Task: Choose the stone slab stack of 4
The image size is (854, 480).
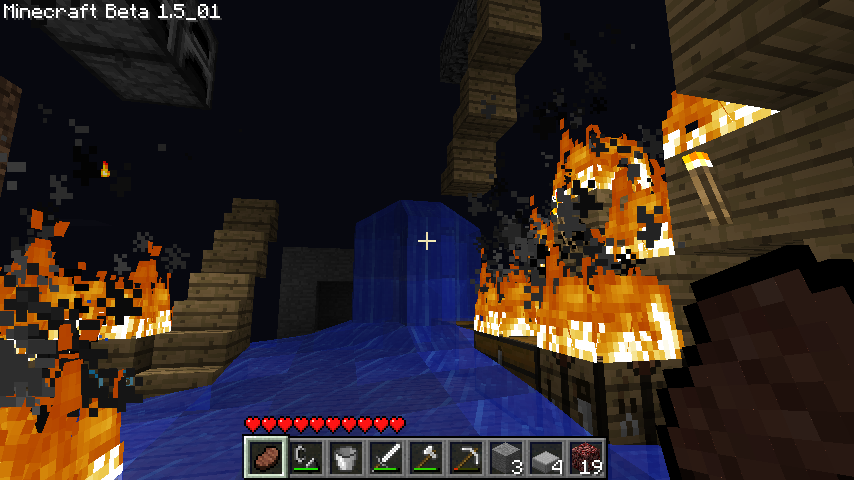Action: 546,456
